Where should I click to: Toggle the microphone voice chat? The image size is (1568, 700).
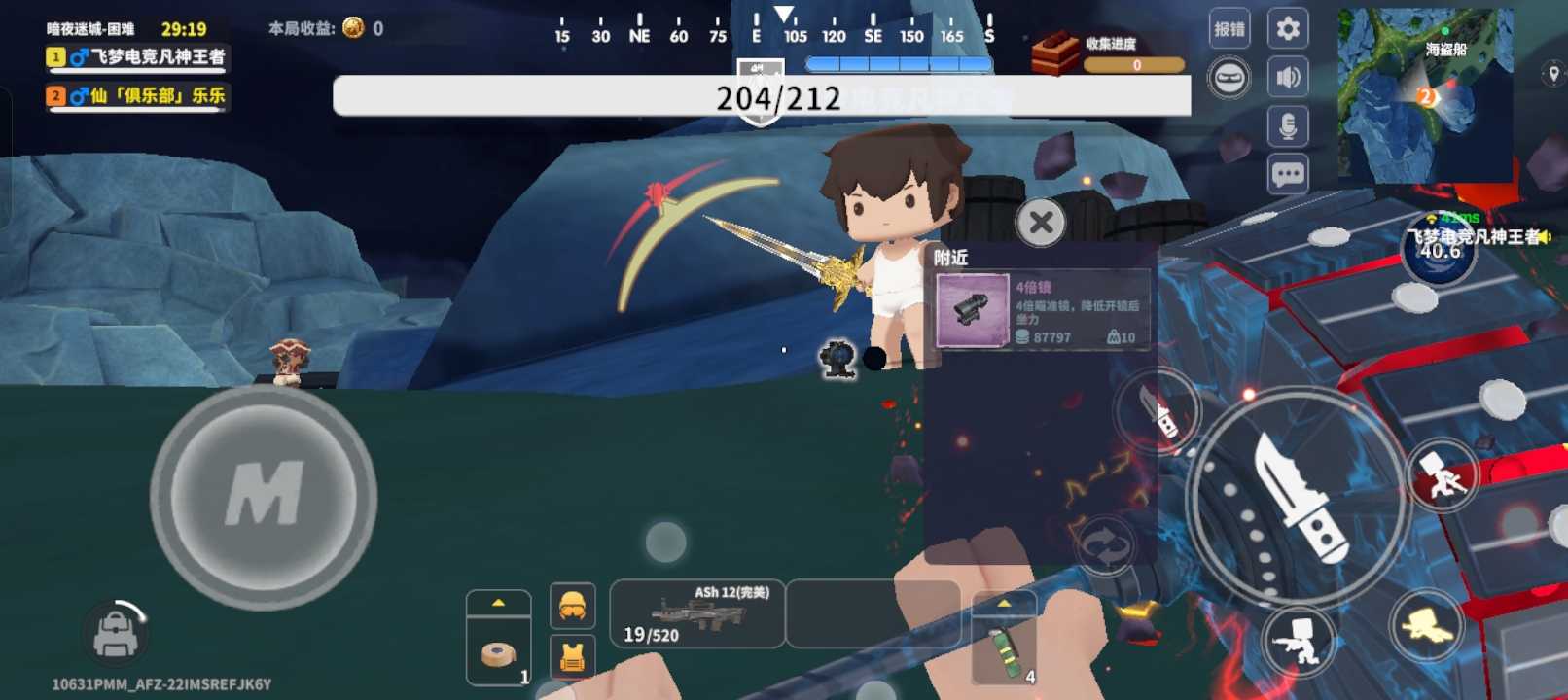(x=1288, y=126)
